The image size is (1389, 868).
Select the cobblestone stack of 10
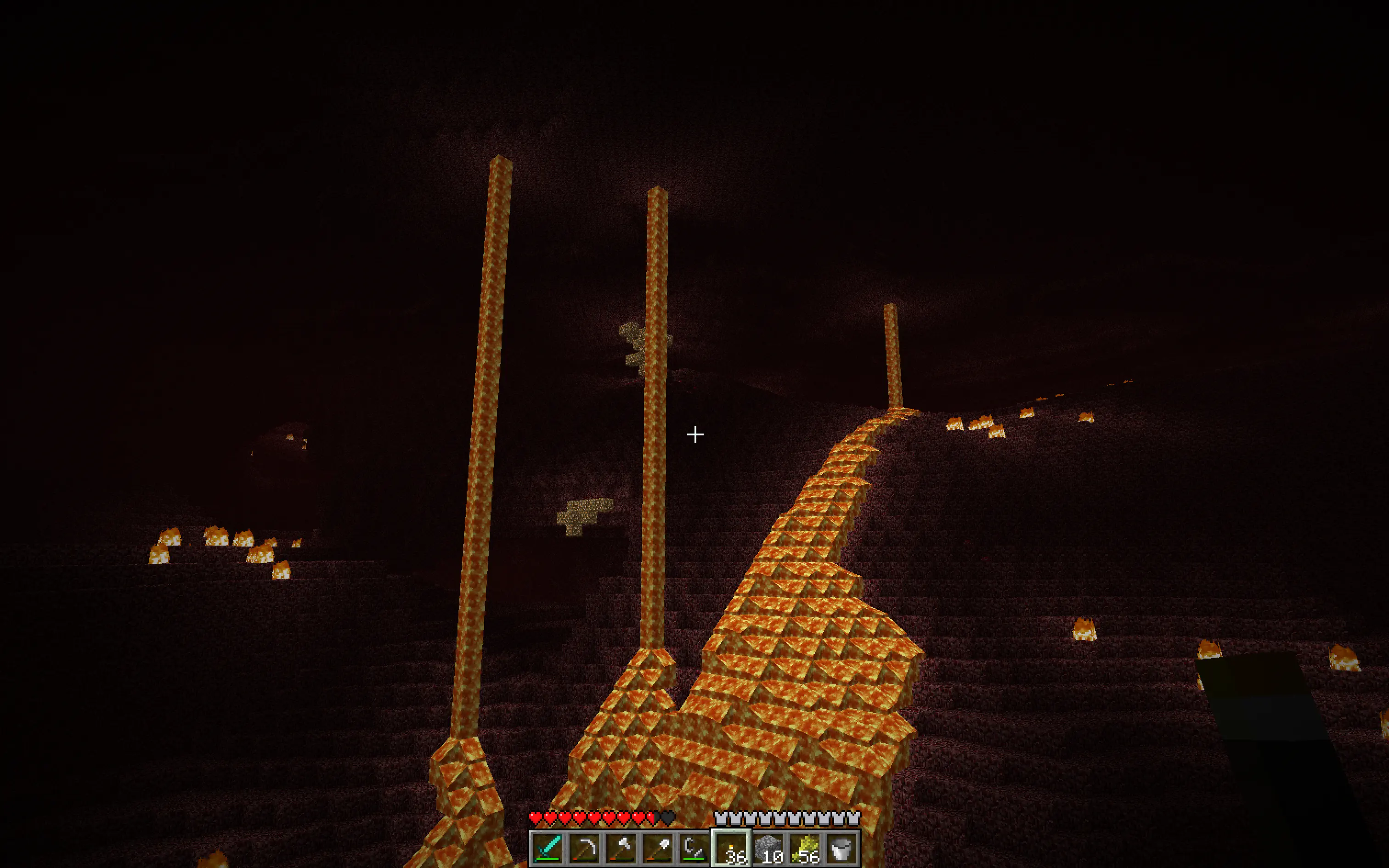(x=768, y=847)
